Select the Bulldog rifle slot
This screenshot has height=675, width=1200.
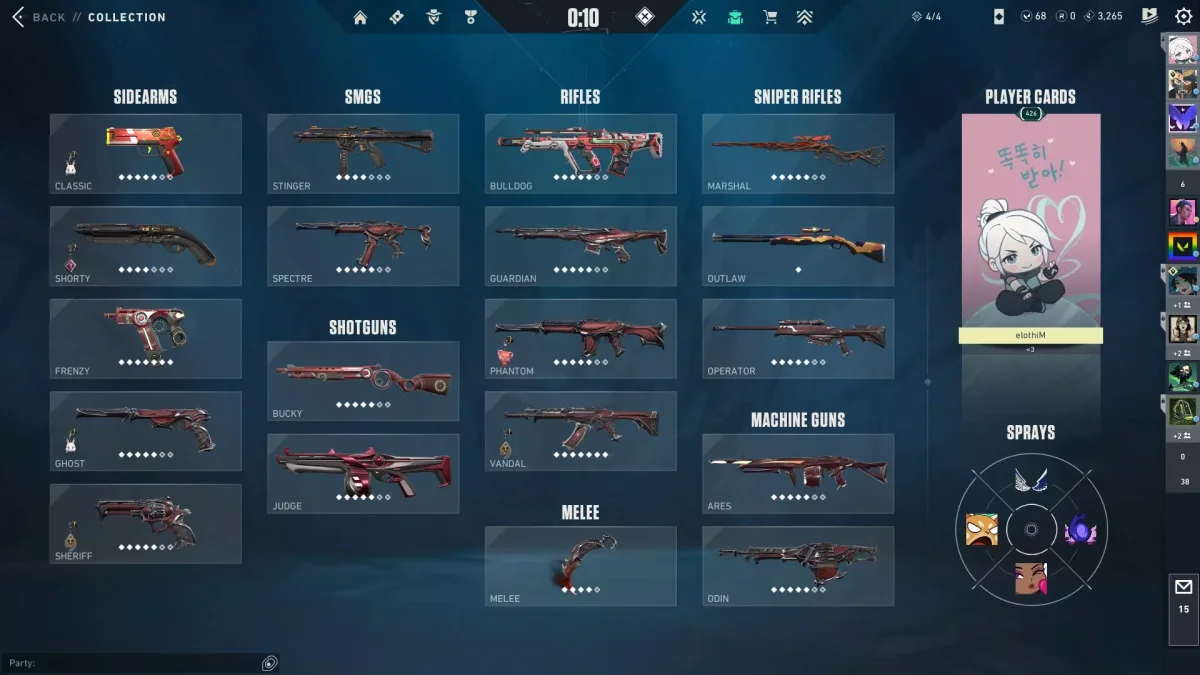tap(580, 153)
